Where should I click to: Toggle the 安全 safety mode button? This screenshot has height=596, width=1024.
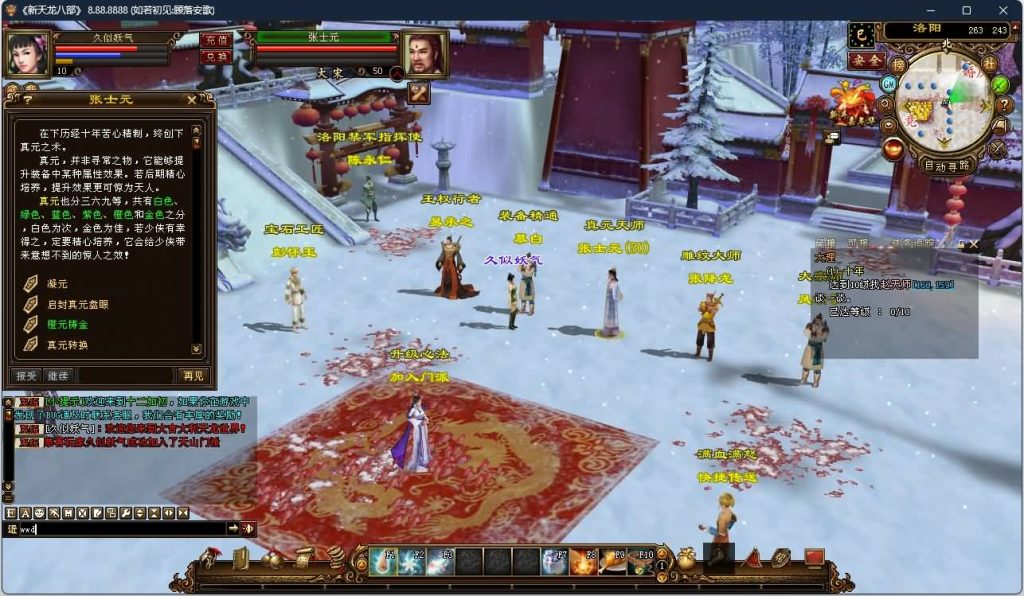[x=865, y=60]
